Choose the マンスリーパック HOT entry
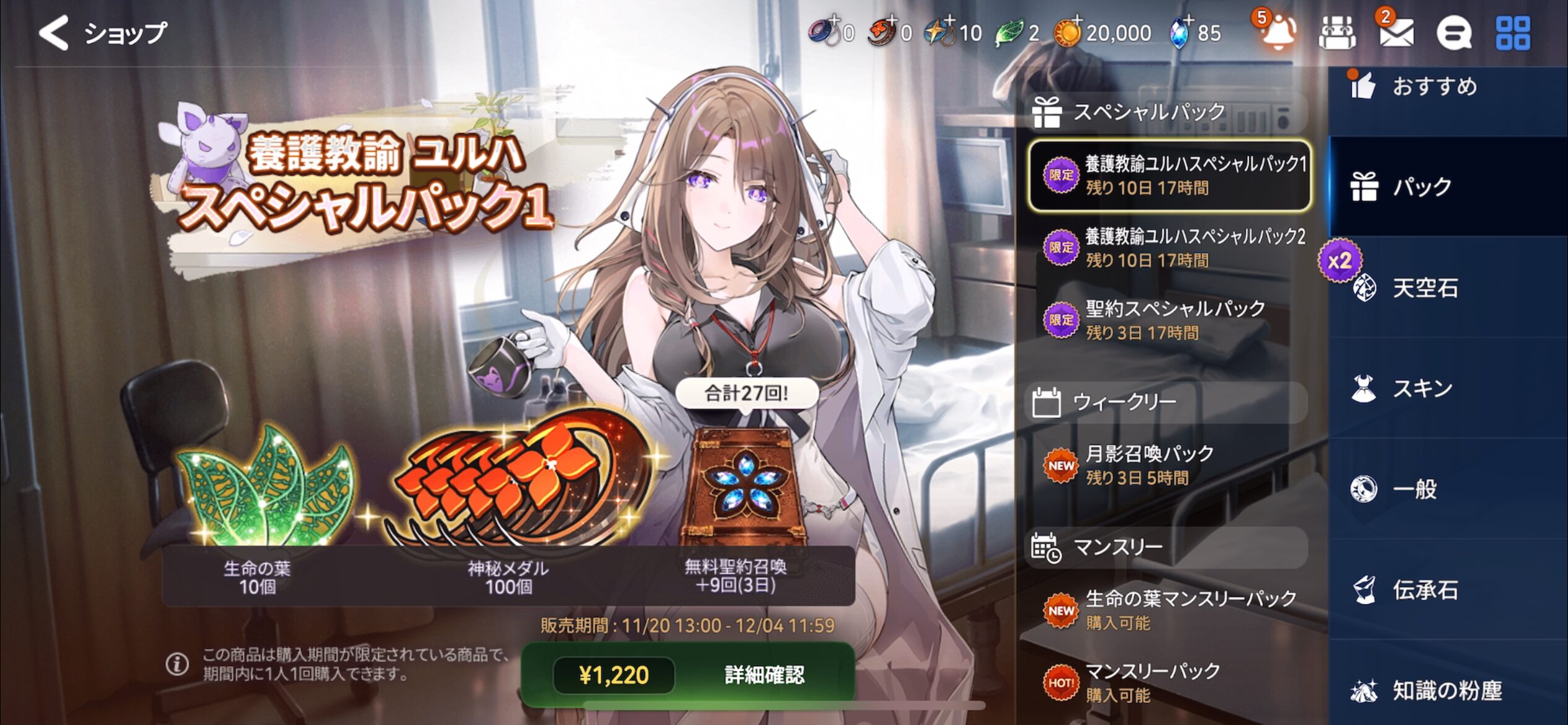The image size is (1568, 725). (x=1169, y=682)
